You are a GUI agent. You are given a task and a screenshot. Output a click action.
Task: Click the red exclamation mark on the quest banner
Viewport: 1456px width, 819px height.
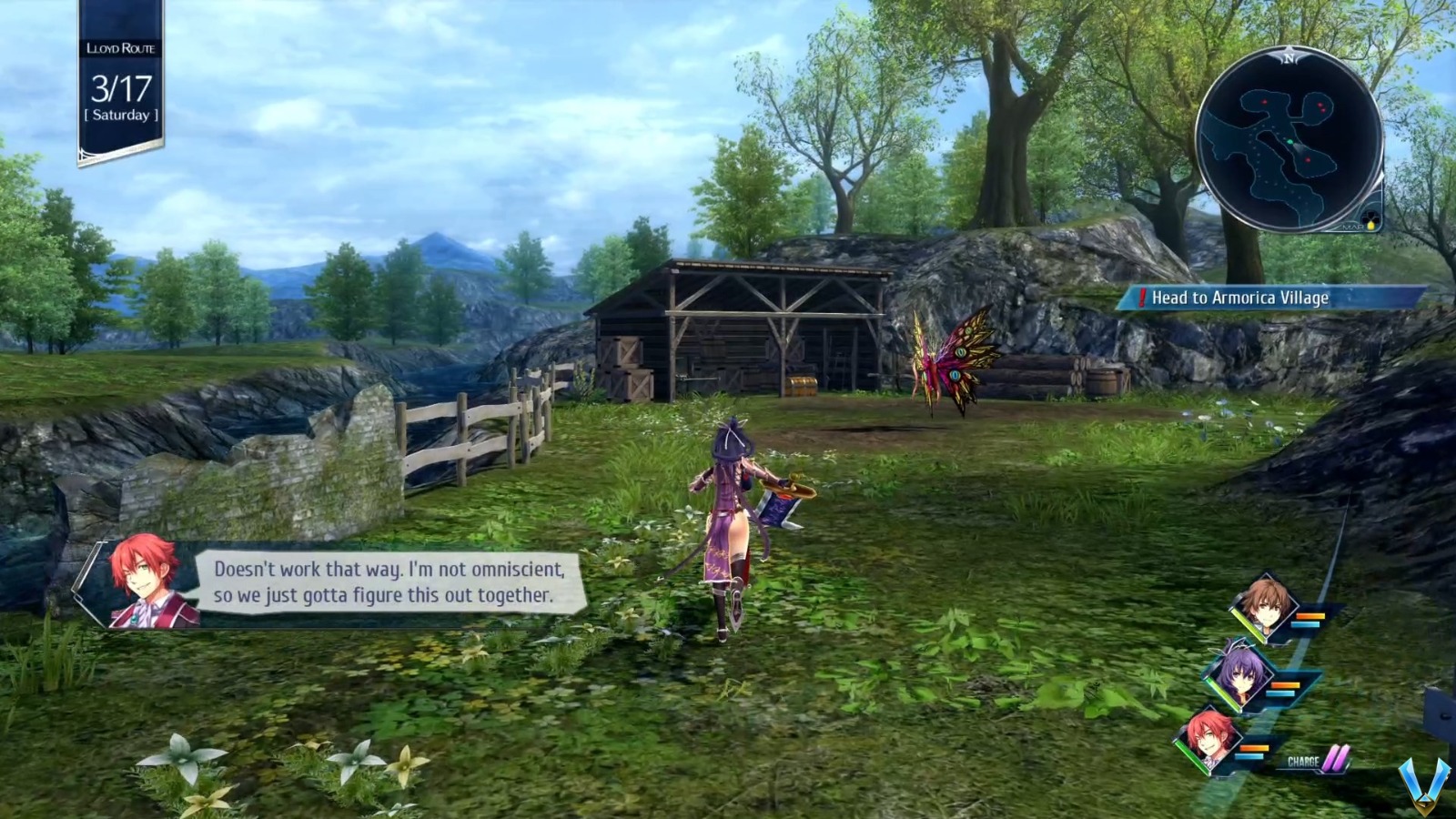(x=1140, y=297)
